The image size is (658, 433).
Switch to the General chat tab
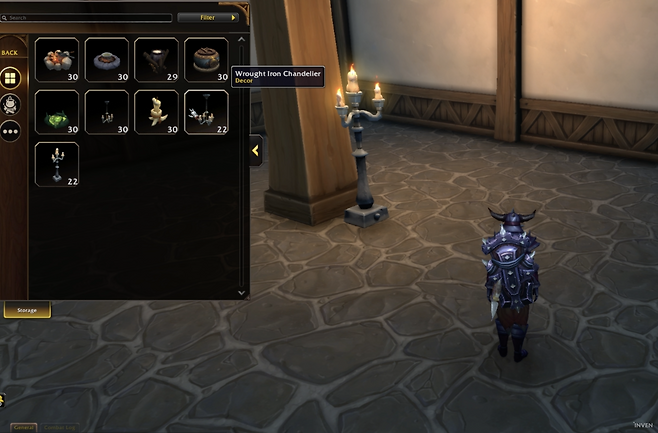(x=23, y=427)
